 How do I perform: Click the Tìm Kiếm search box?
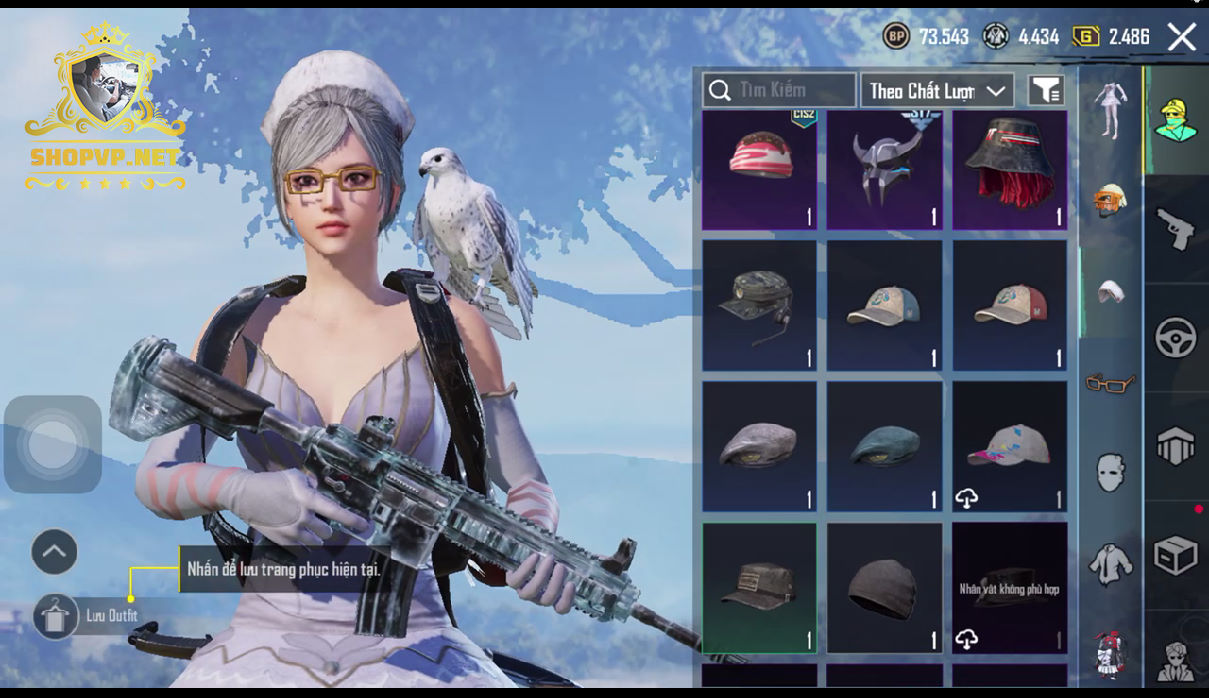(x=779, y=91)
